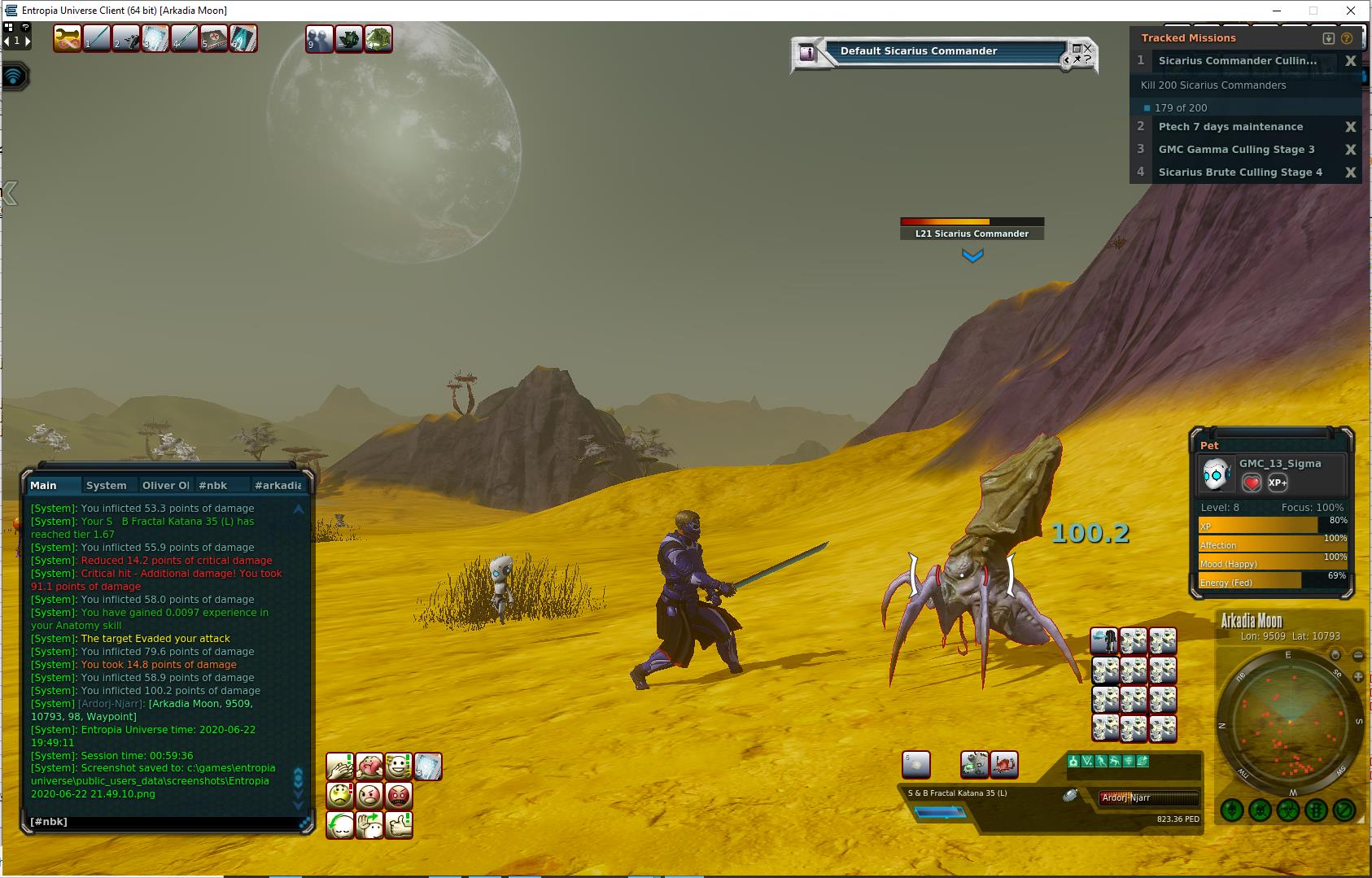Click the pet's red heart button
1372x878 pixels.
click(1252, 483)
